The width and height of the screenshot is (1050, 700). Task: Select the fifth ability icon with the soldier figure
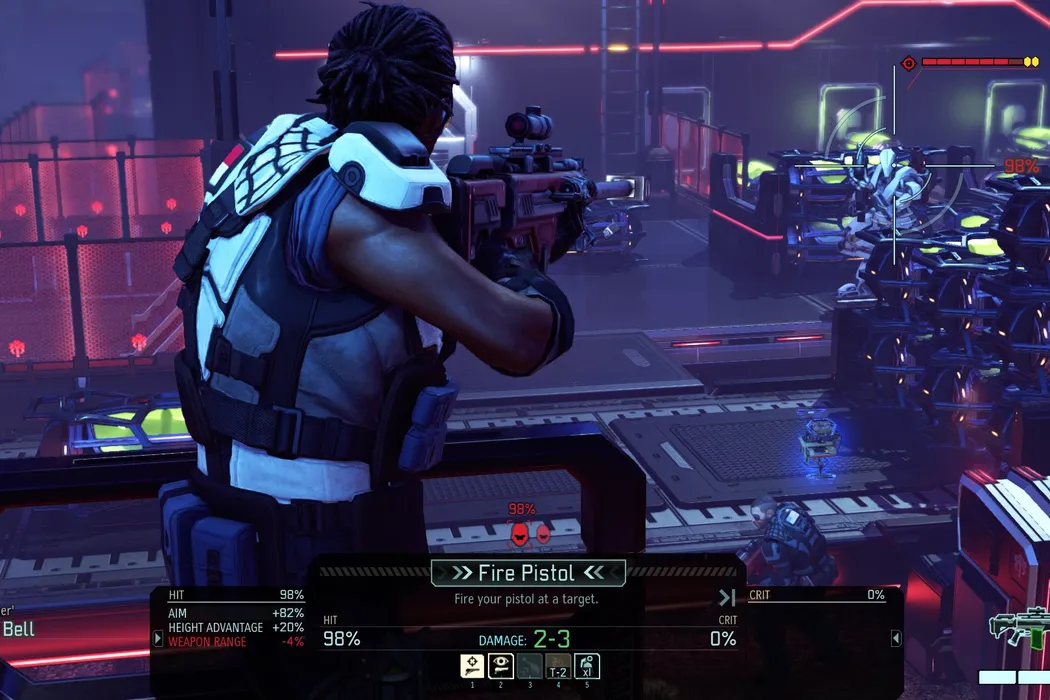coord(586,666)
